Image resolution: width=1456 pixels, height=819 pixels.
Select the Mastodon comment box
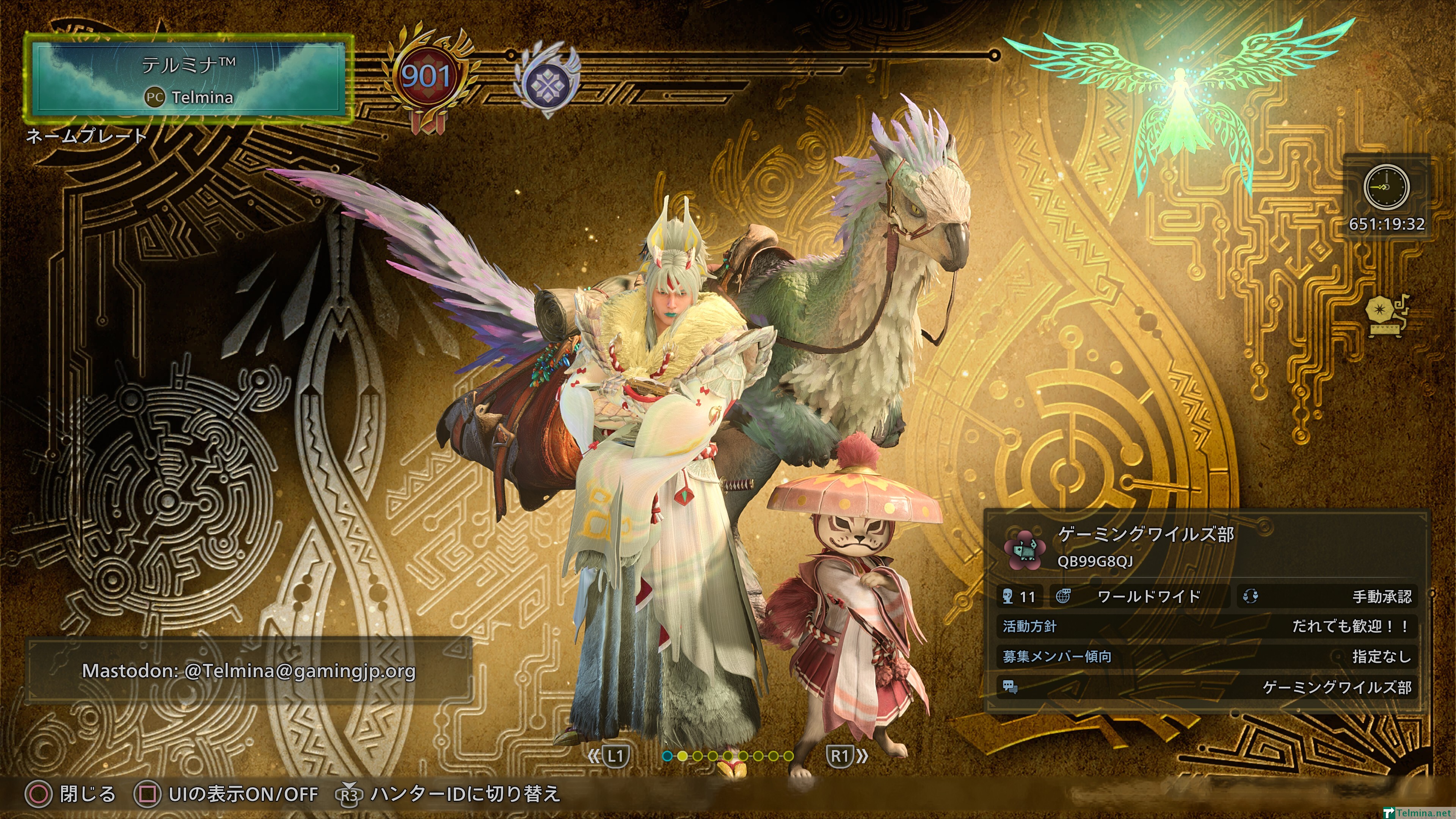click(249, 671)
